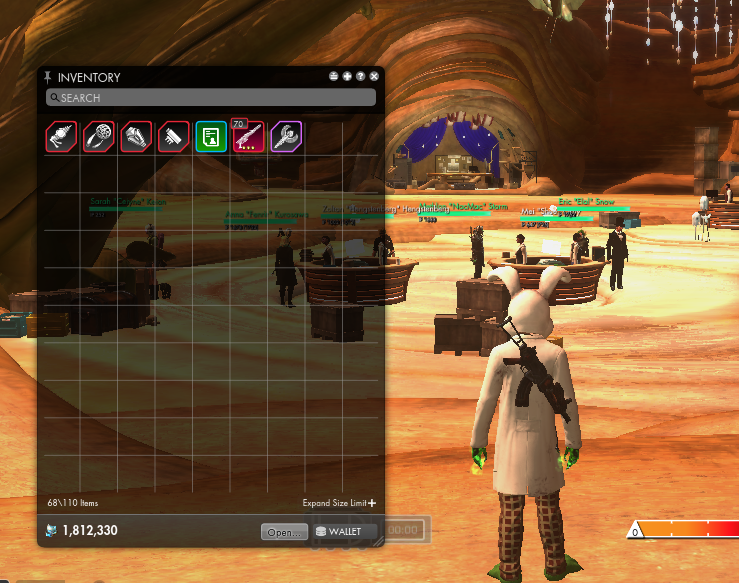Image resolution: width=739 pixels, height=583 pixels.
Task: Open the inventory help question mark
Action: [360, 76]
